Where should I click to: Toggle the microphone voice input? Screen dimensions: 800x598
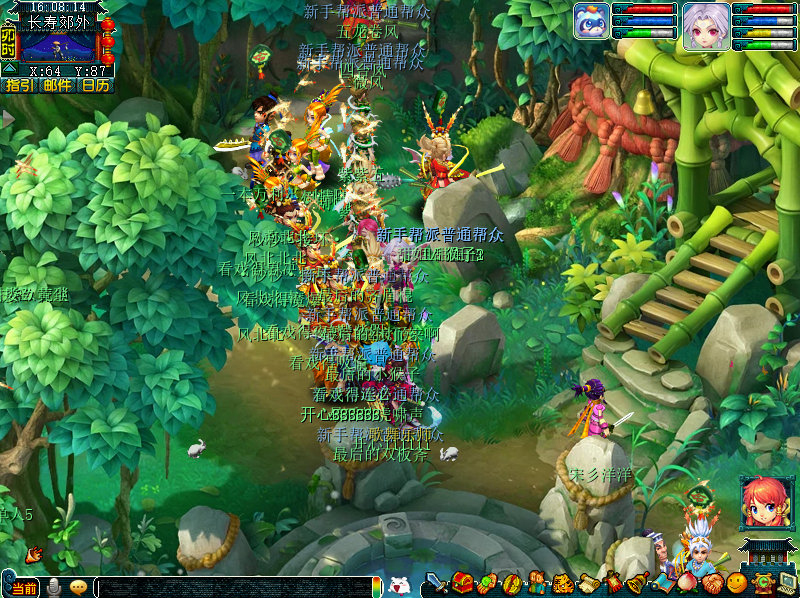[55, 587]
